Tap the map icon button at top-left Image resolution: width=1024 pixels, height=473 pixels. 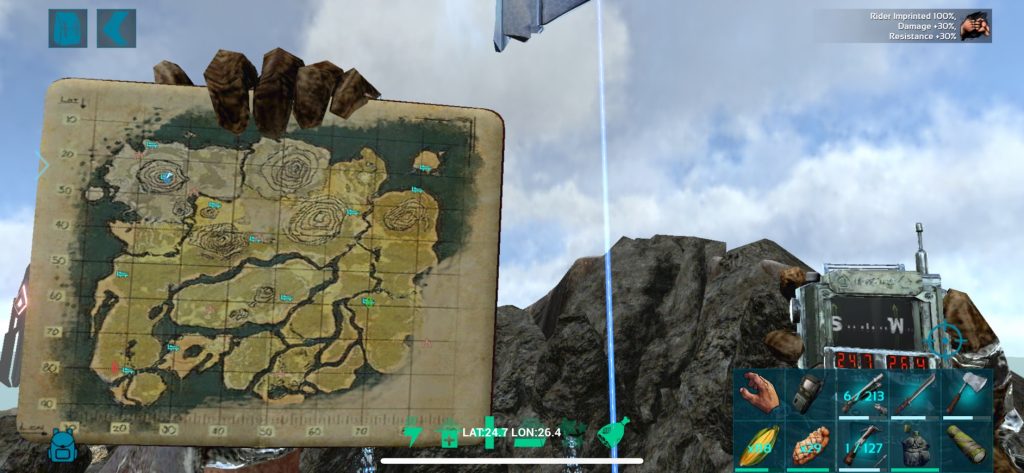[x=67, y=28]
